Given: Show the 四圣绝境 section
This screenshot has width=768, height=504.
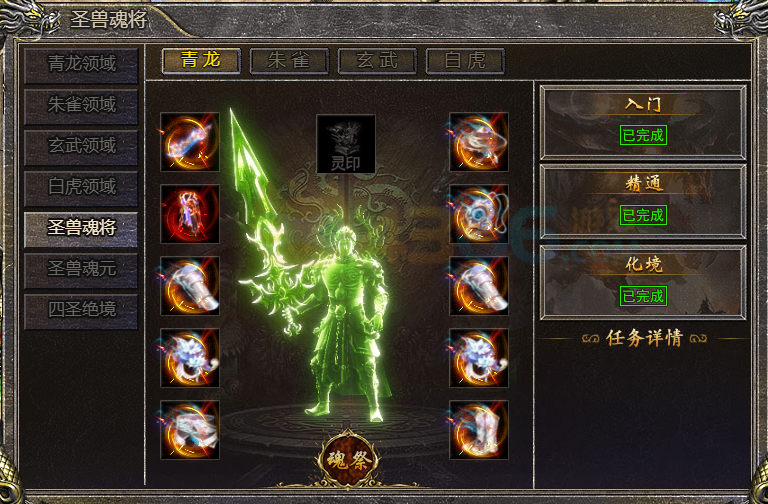Looking at the screenshot, I should (82, 310).
